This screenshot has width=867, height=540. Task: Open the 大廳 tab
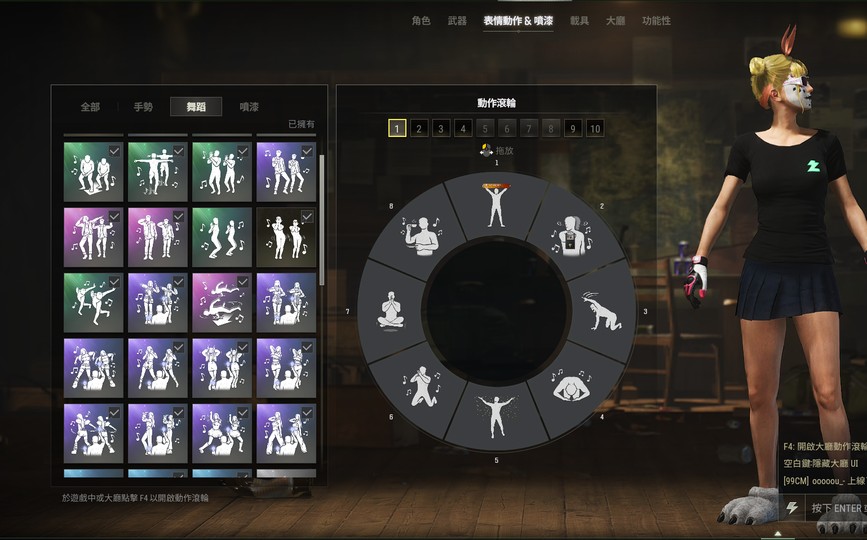click(x=615, y=20)
